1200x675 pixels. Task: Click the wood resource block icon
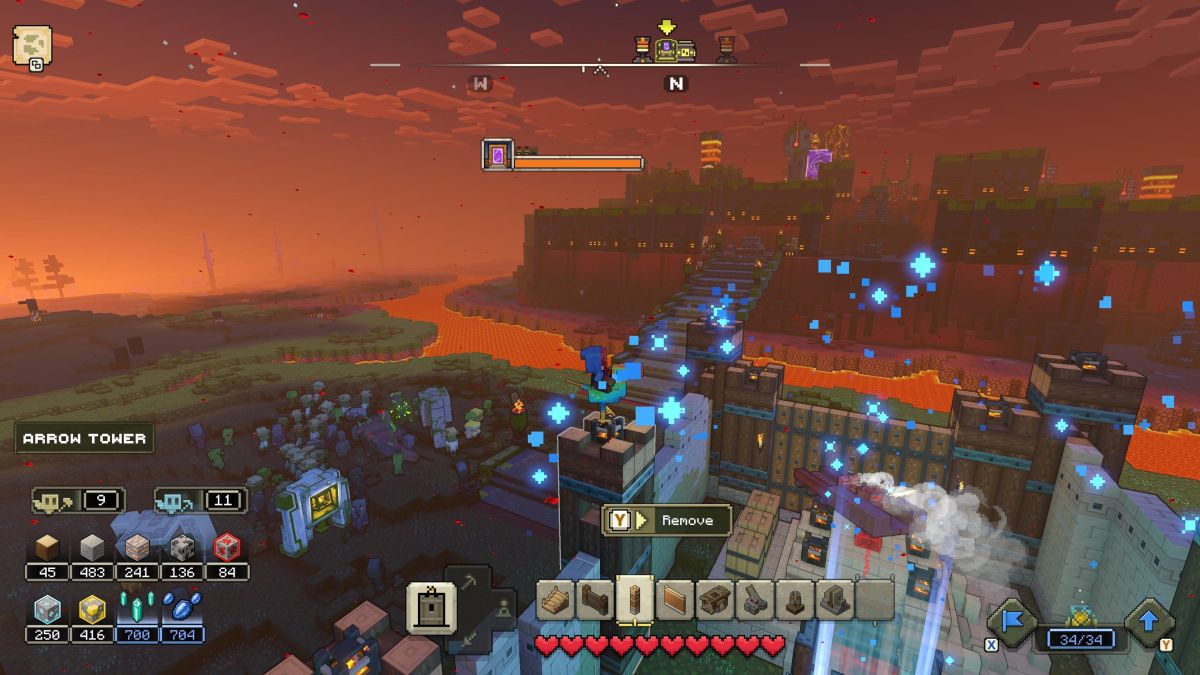(48, 546)
